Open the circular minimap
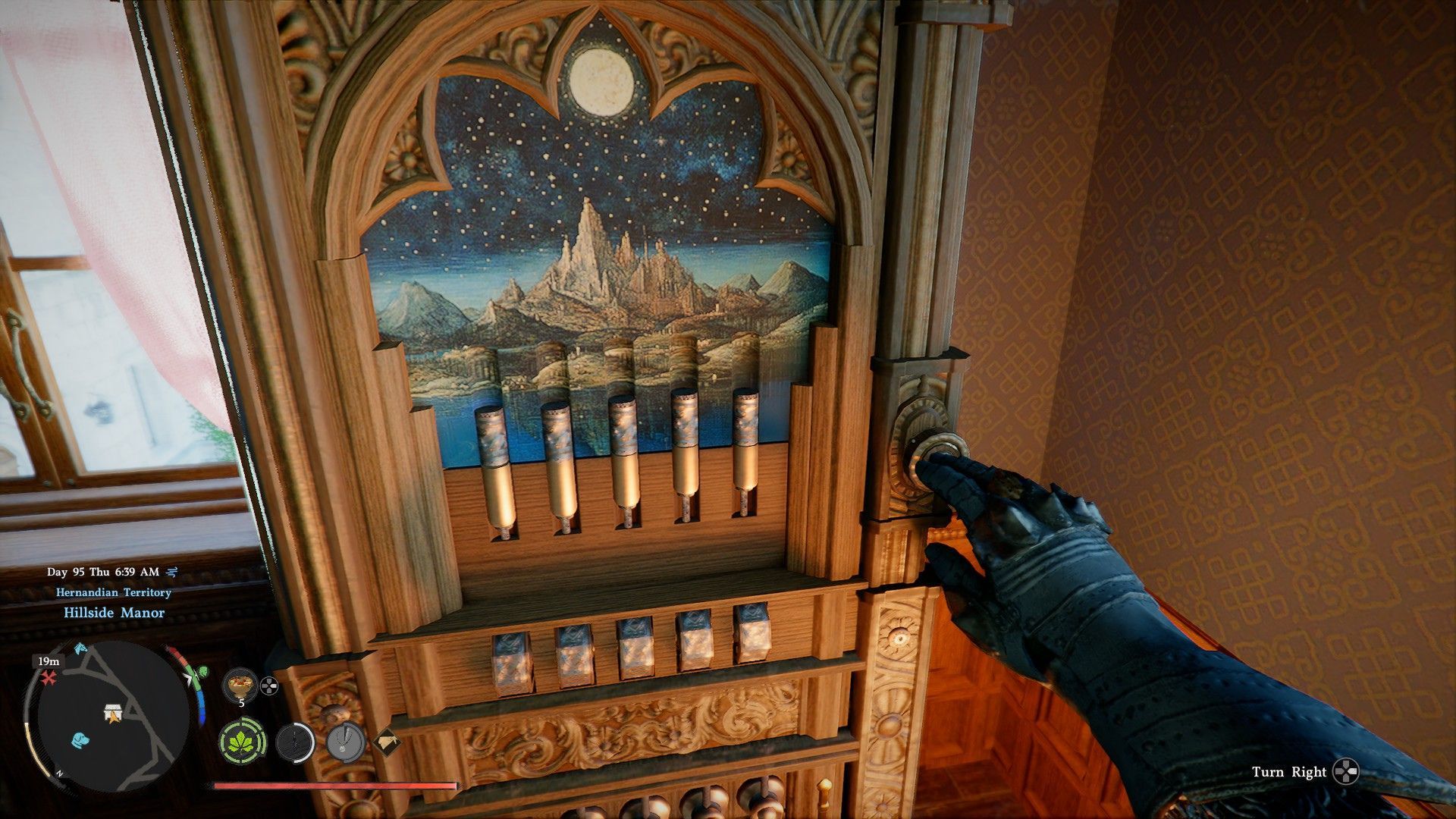The height and width of the screenshot is (819, 1456). click(106, 716)
